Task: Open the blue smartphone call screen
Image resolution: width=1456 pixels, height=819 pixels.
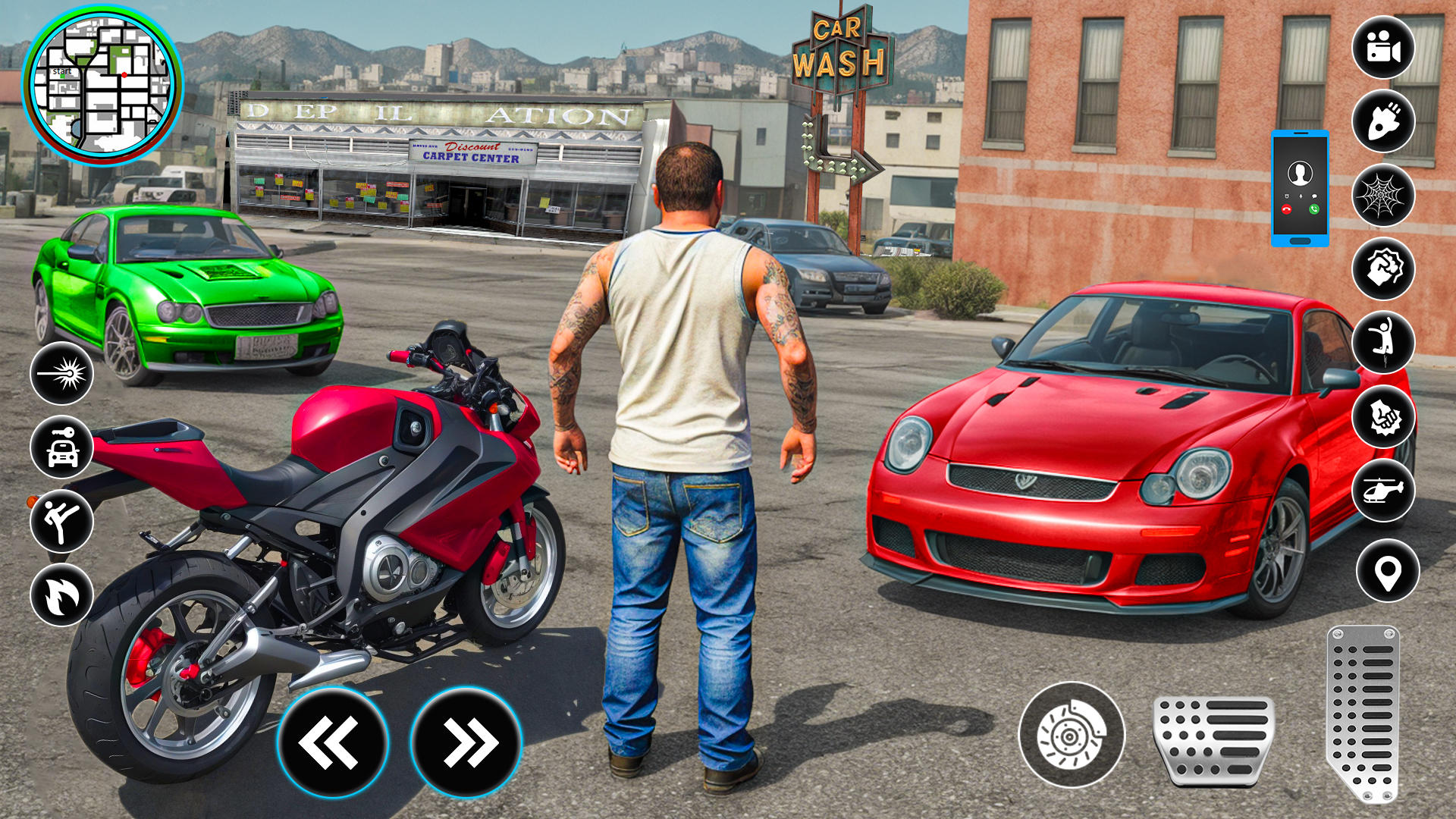Action: coord(1300,188)
